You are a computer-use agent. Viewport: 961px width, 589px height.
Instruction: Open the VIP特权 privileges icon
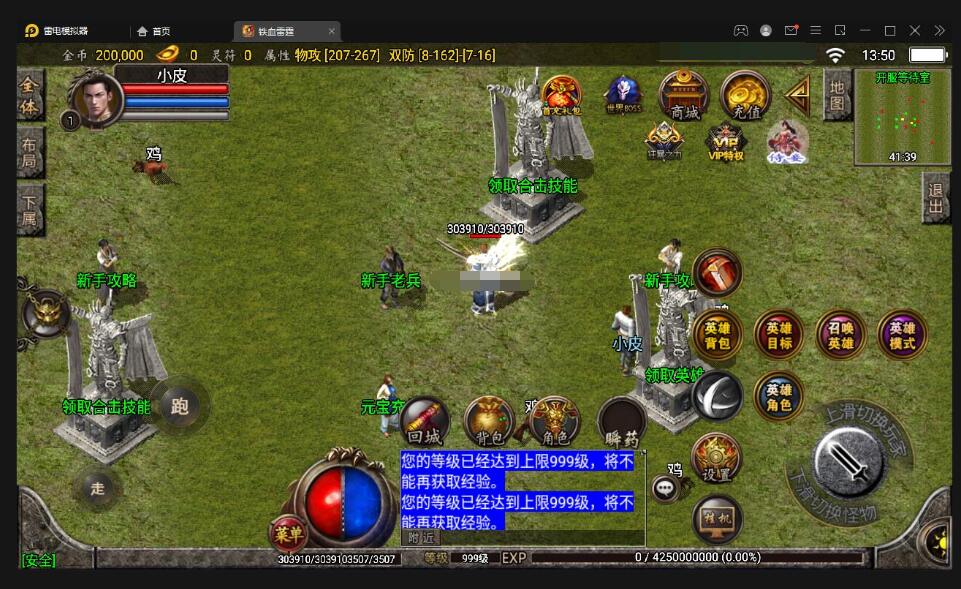pyautogui.click(x=726, y=142)
